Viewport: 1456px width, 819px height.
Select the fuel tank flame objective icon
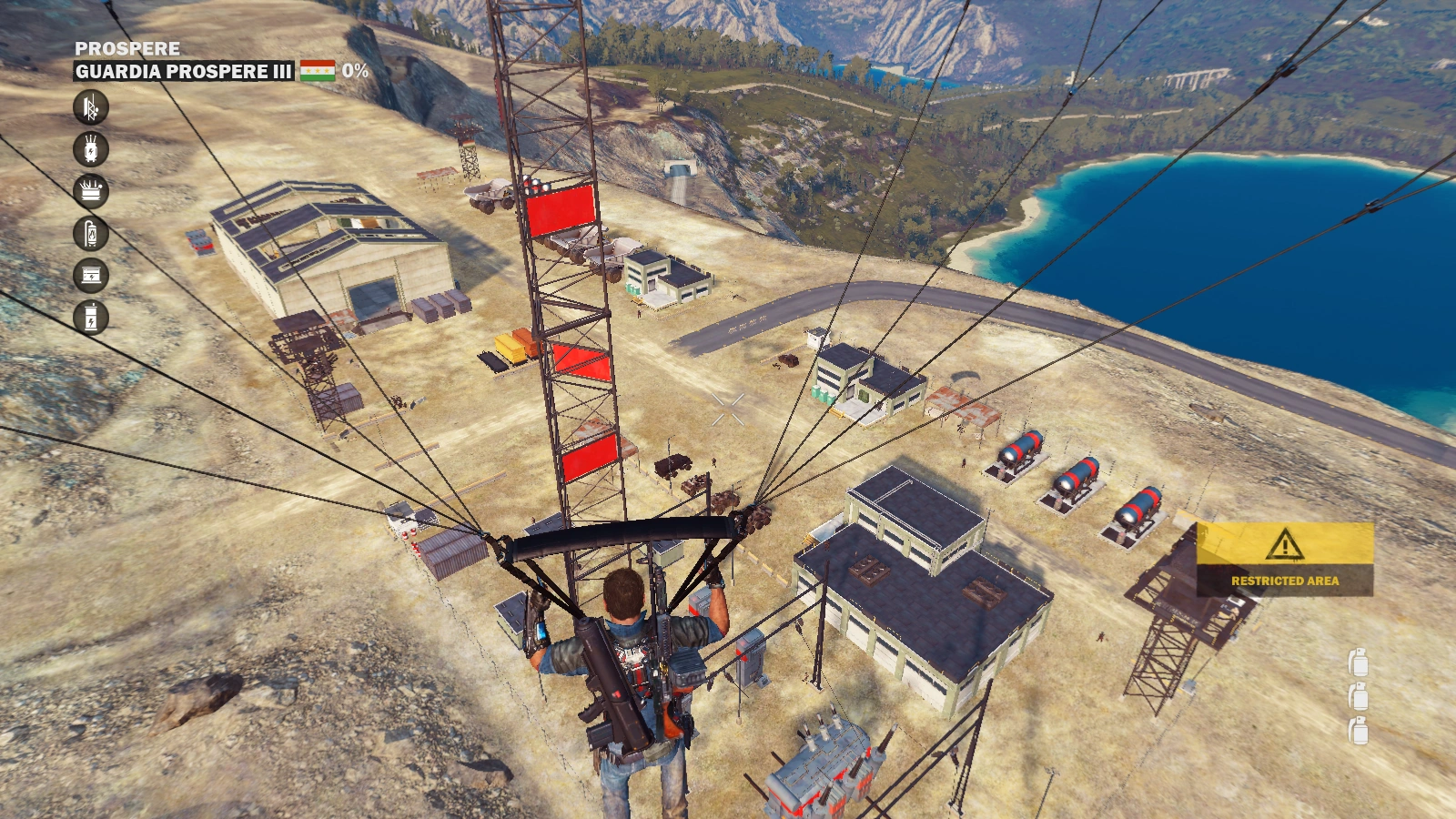pos(91,234)
